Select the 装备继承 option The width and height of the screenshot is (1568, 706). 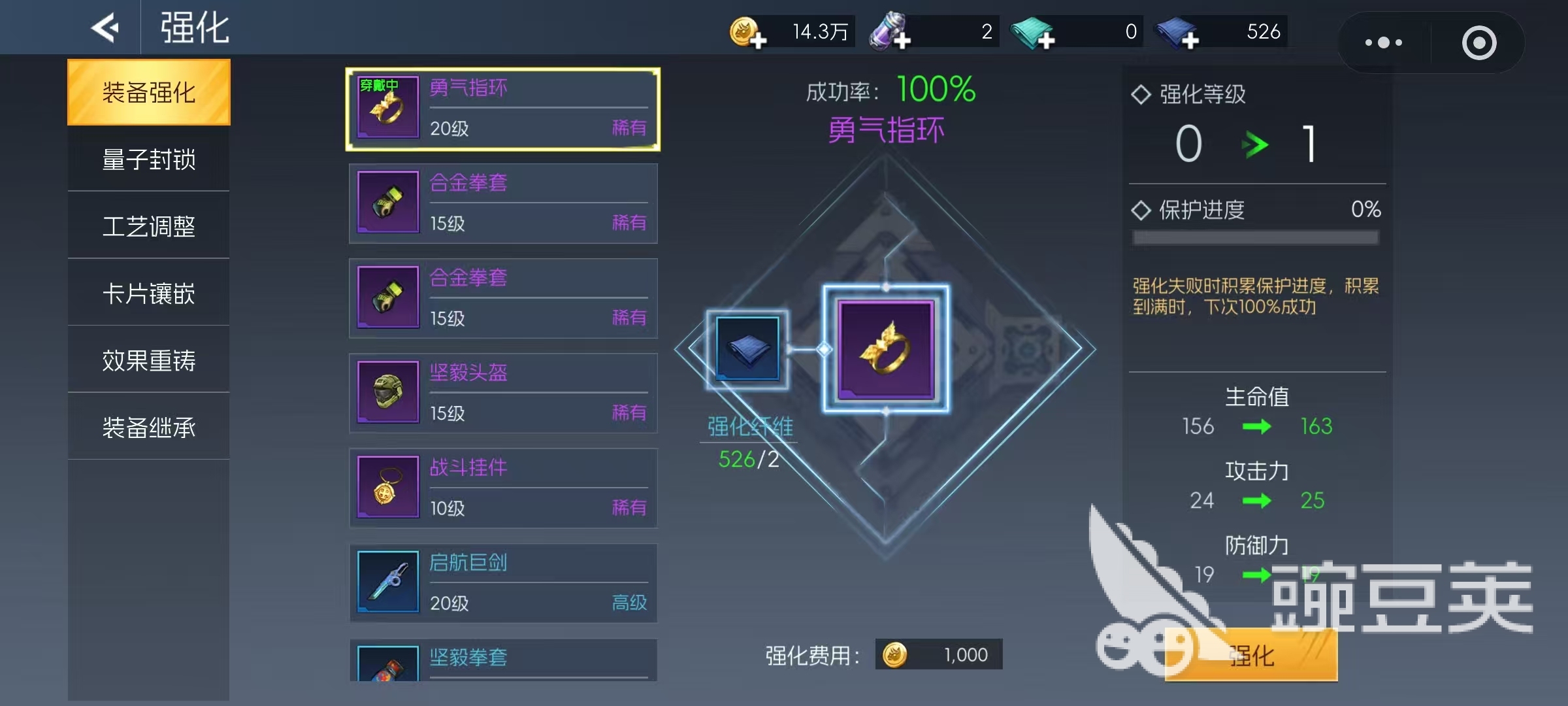pos(148,426)
